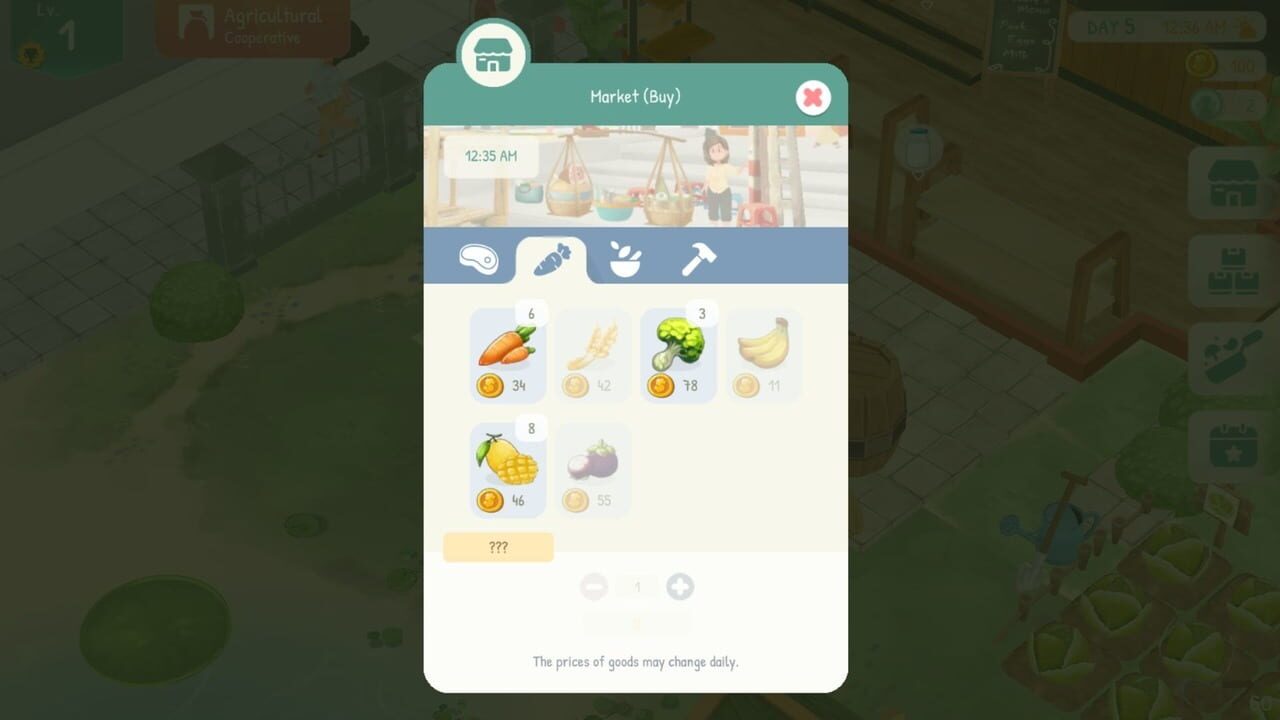Open the ingredients bowl category
This screenshot has height=720, width=1280.
click(624, 260)
